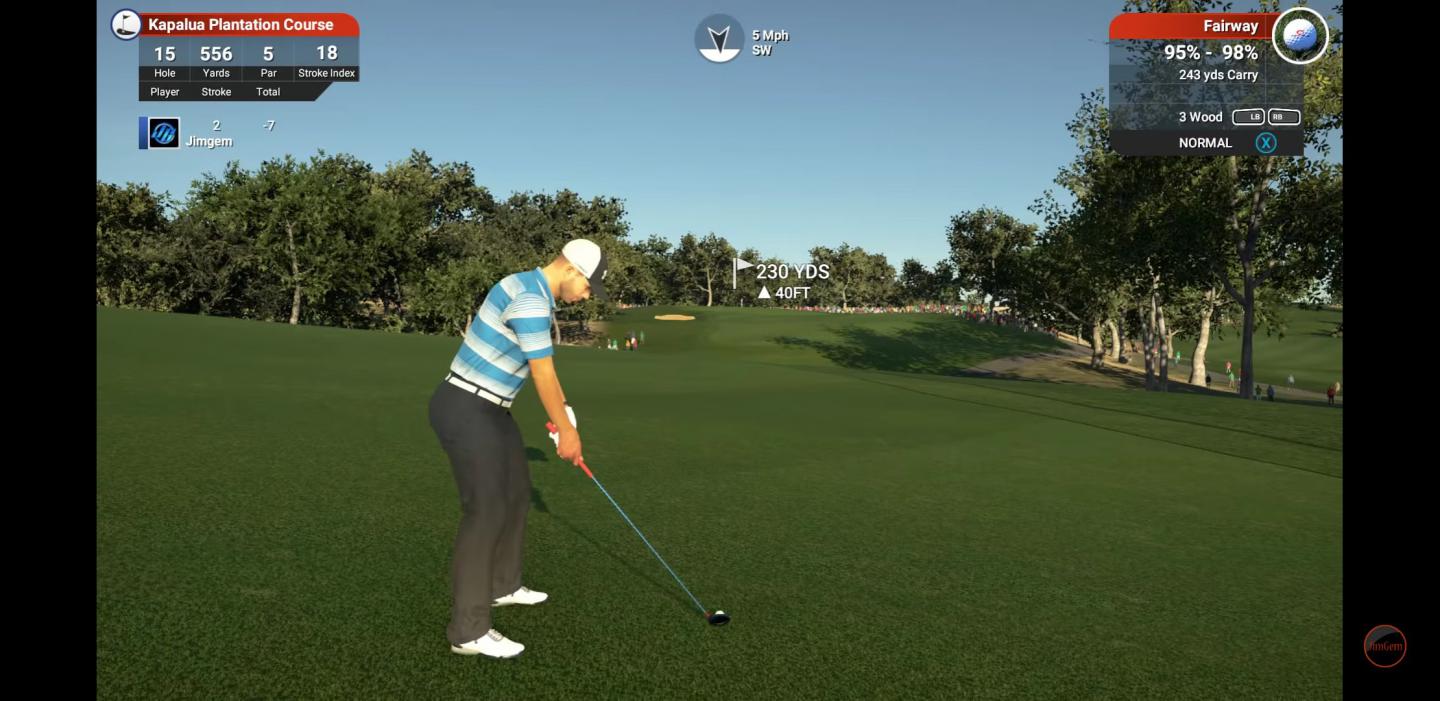Click the pin flag distance marker
The height and width of the screenshot is (701, 1440).
click(743, 270)
